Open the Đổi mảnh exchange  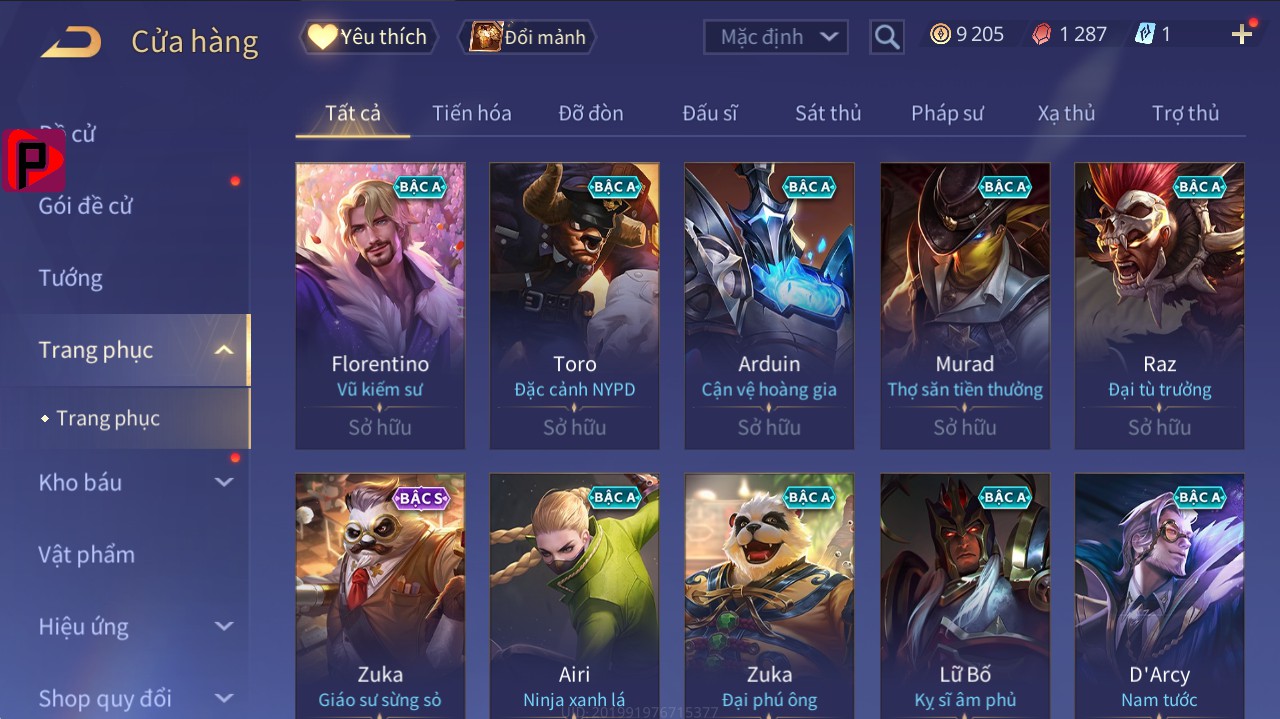[x=527, y=37]
